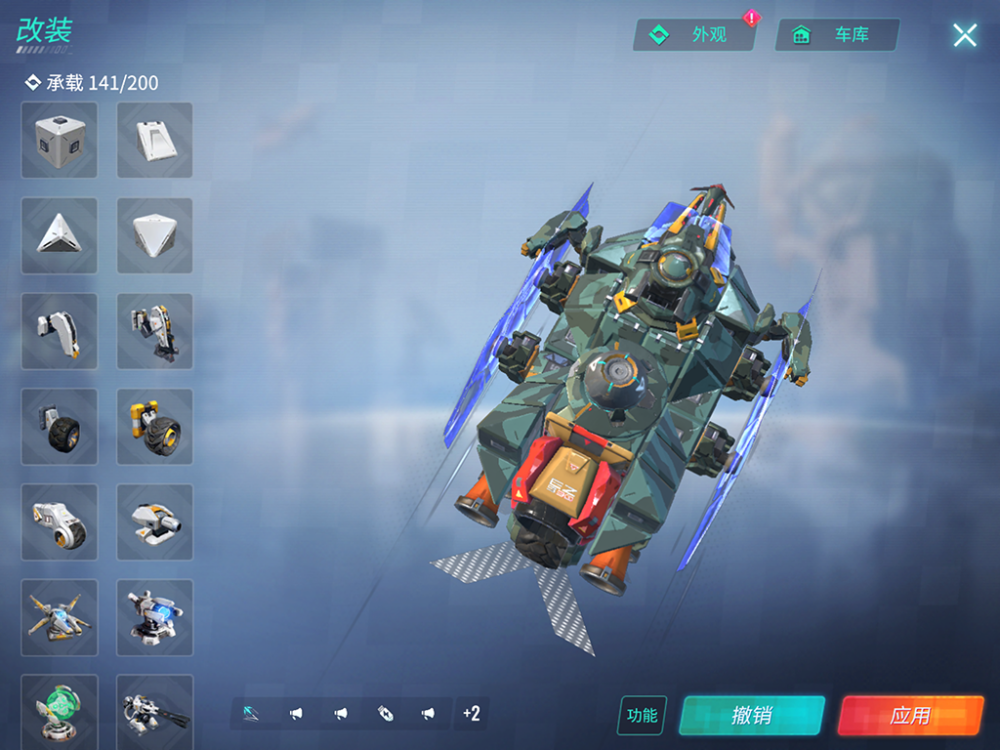Select the cylindrical thruster part

[x=59, y=522]
